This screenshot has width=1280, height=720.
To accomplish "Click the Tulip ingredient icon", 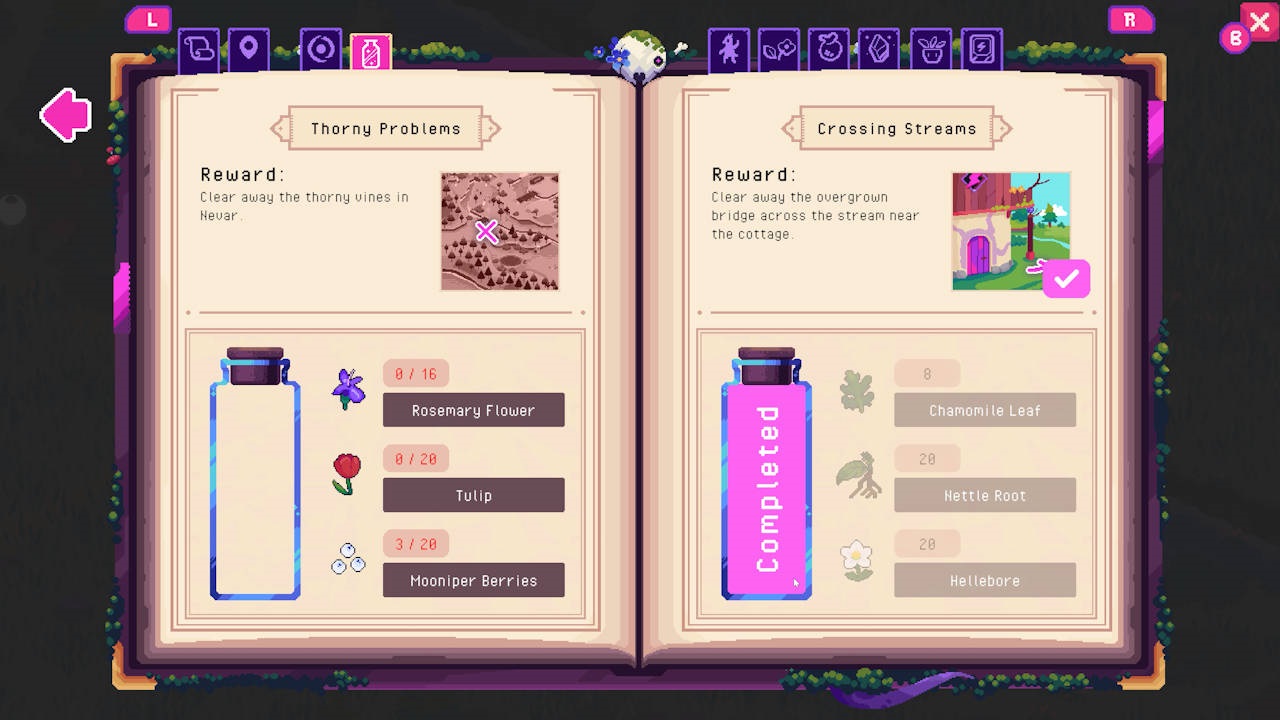I will (346, 473).
